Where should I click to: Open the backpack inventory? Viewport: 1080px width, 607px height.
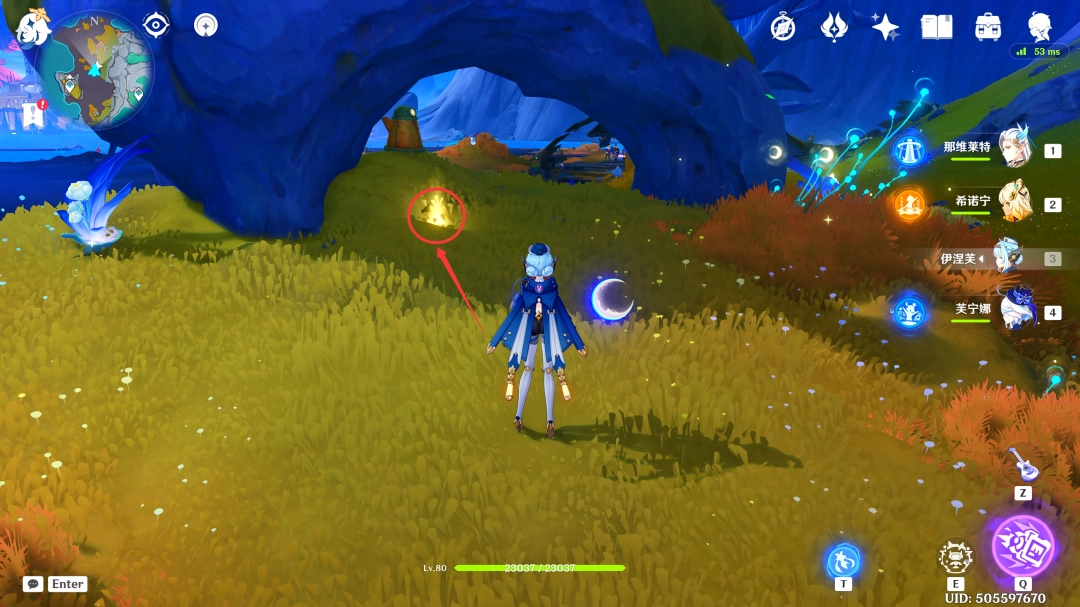(x=989, y=28)
